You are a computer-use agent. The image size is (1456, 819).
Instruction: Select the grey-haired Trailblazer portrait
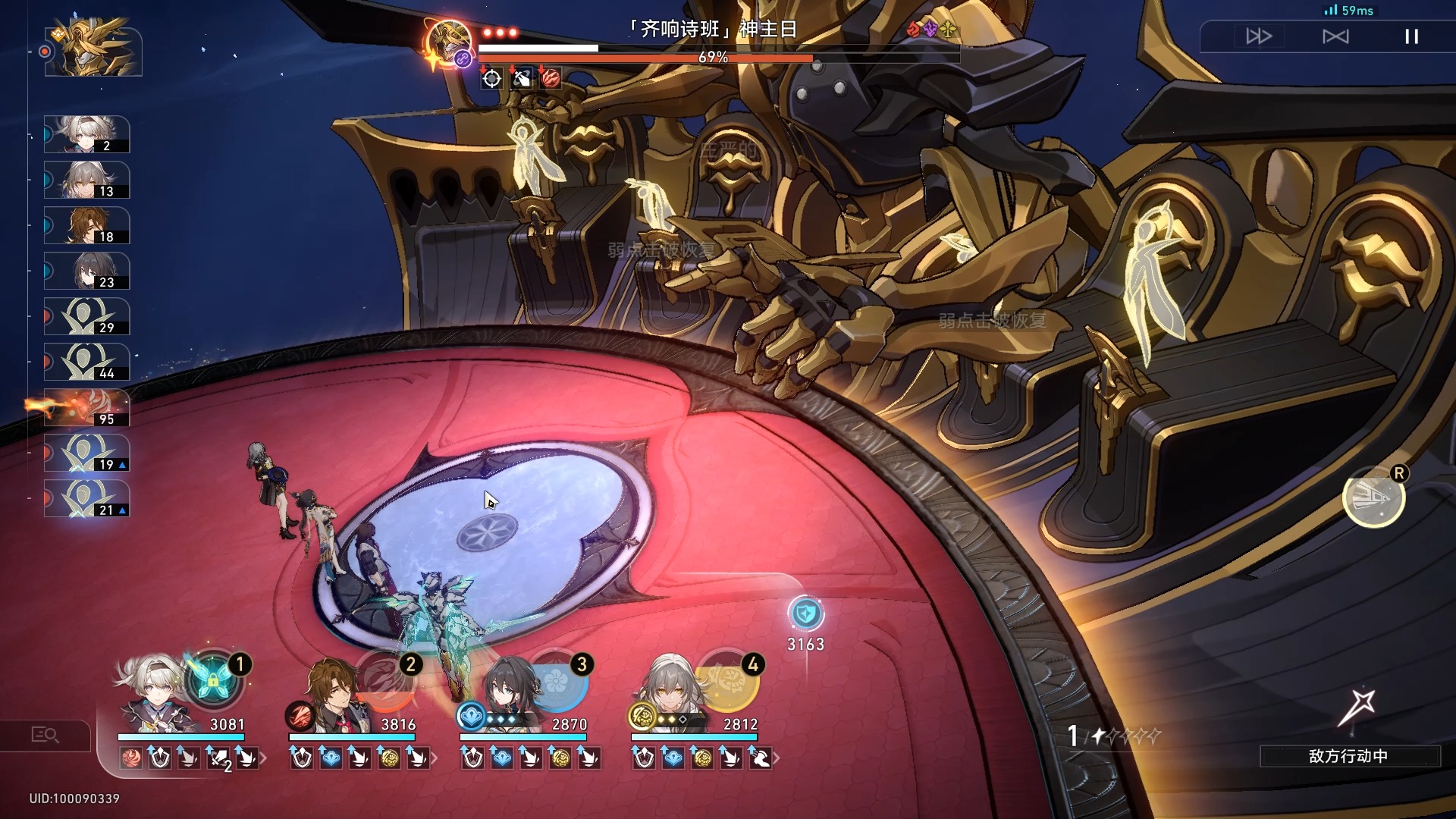pos(670,690)
